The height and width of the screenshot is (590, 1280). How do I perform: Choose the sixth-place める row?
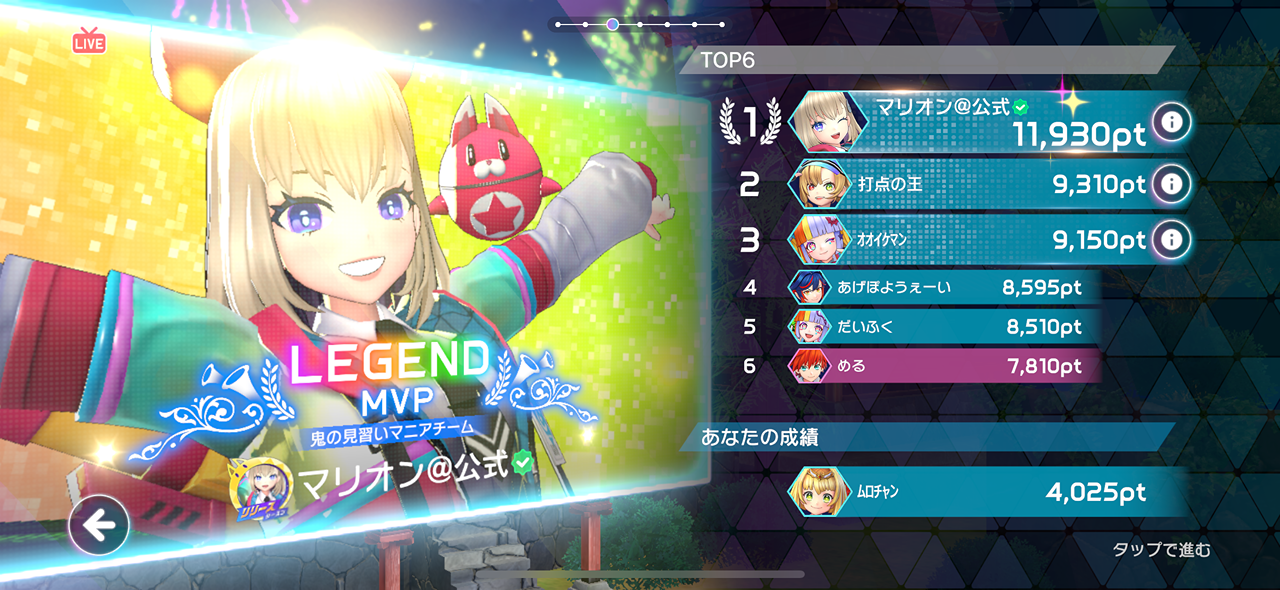940,366
